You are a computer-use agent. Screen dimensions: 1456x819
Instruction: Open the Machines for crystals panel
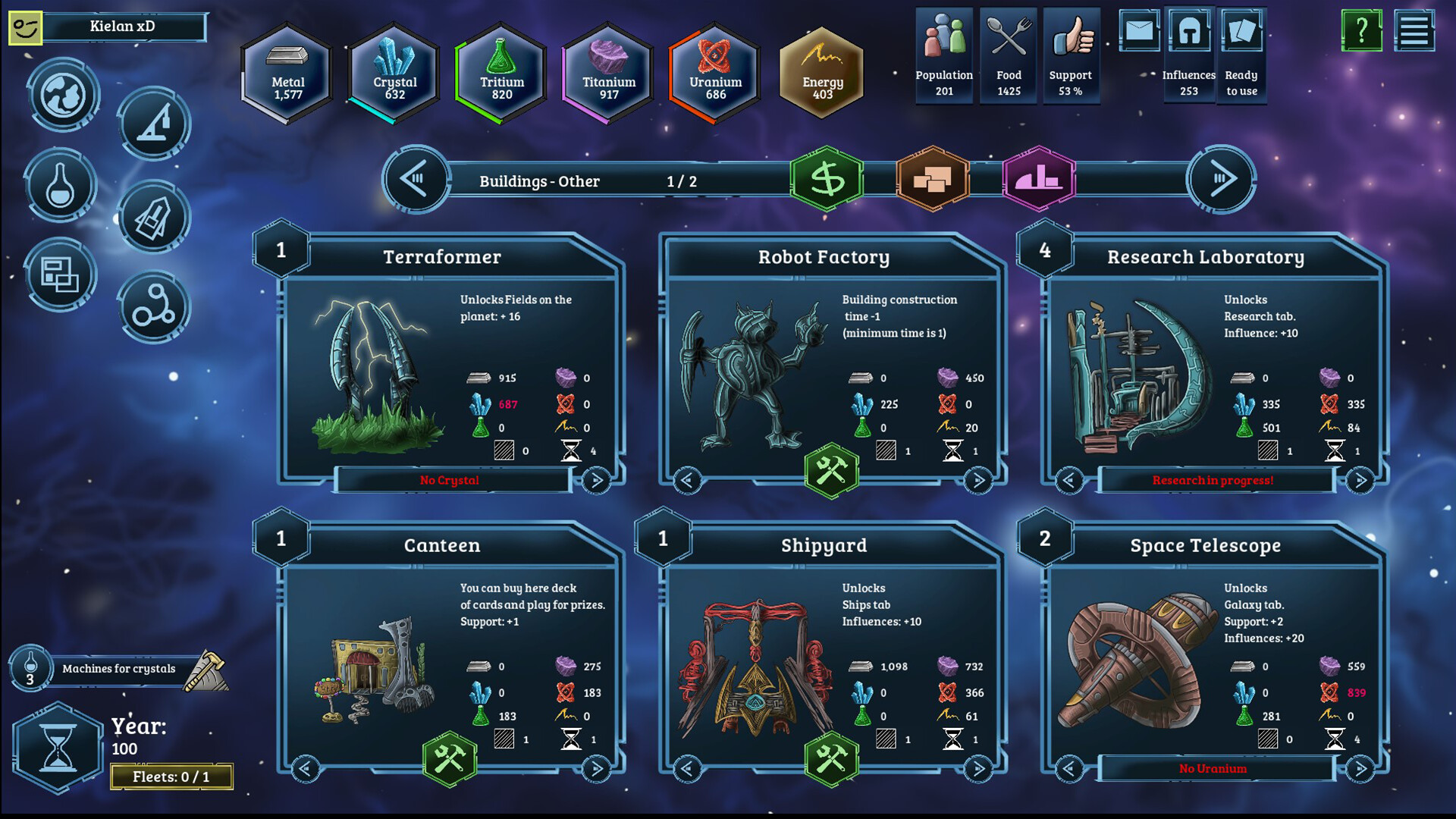tap(121, 669)
